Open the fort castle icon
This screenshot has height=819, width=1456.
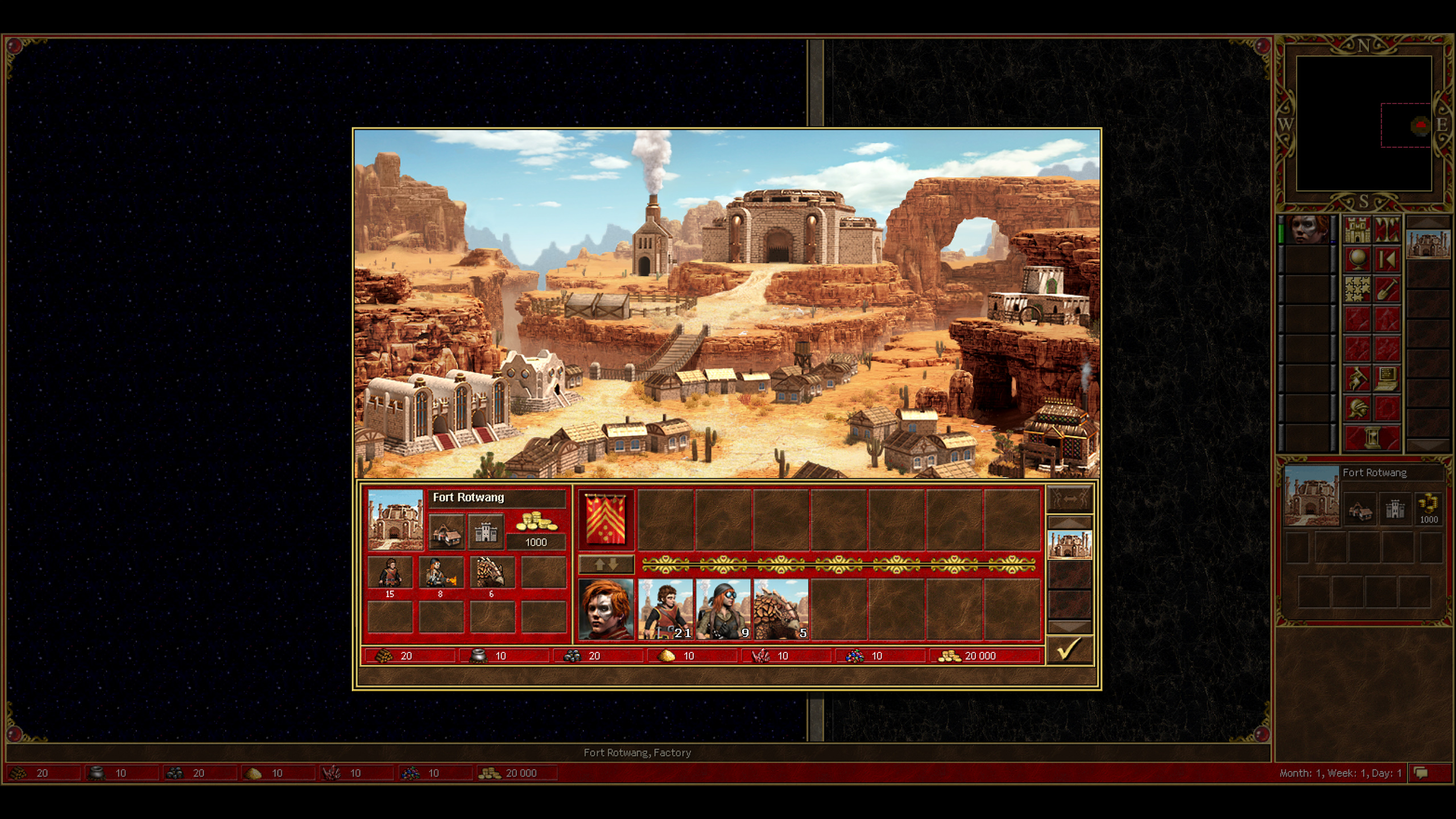point(486,532)
